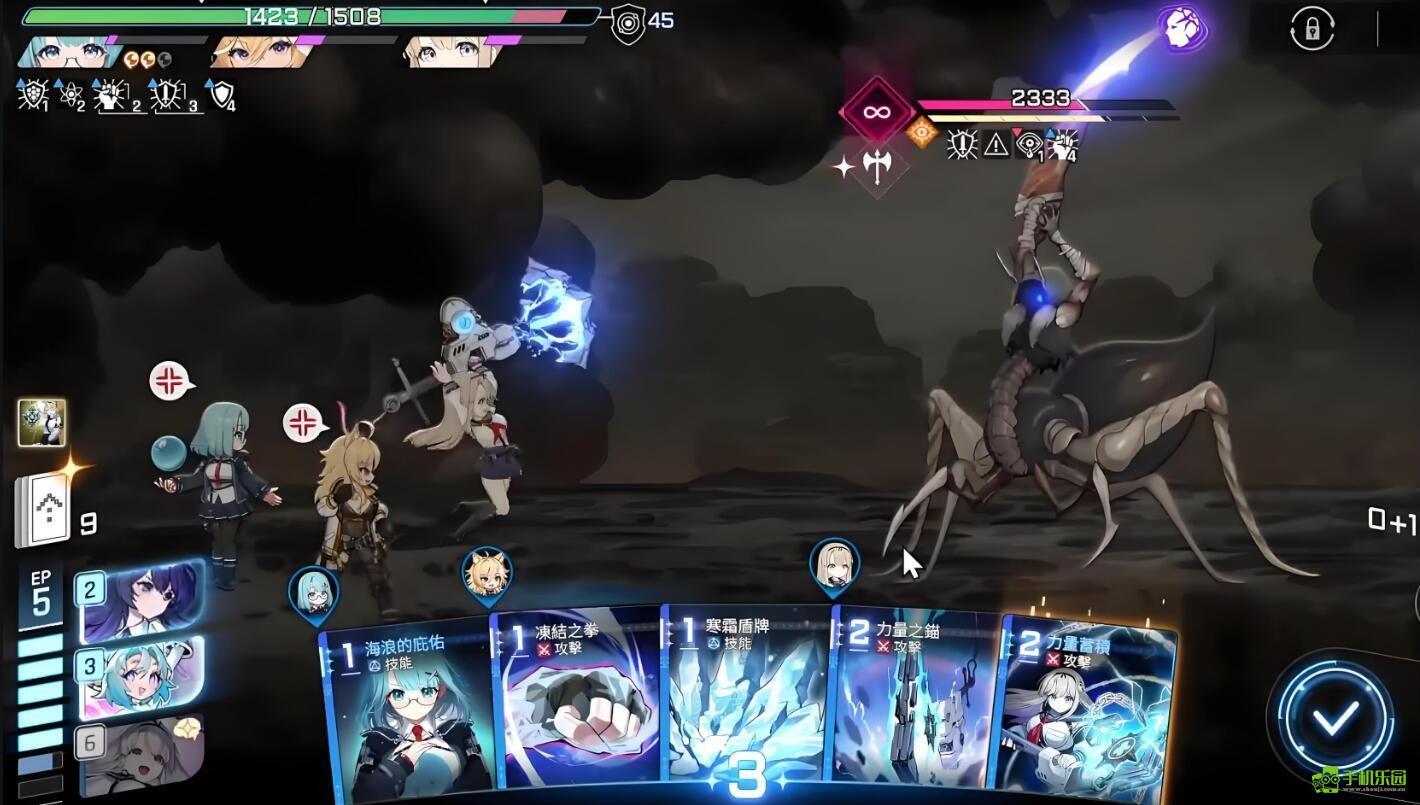Inspect the purple glowing skull orb
The image size is (1420, 805).
pos(1183,29)
